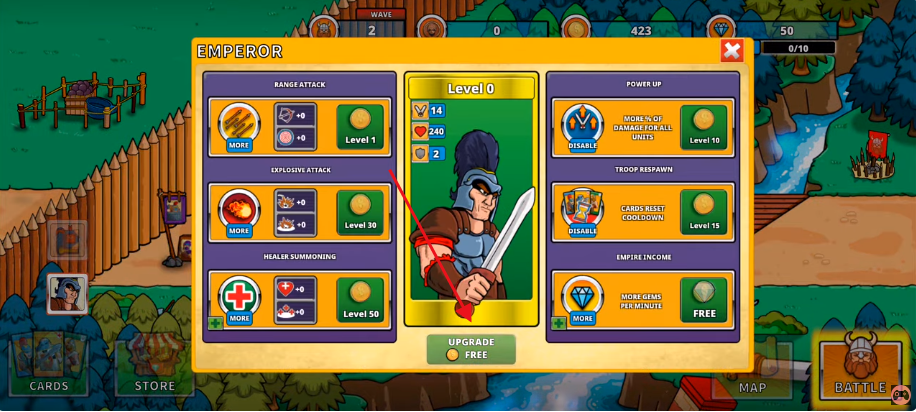Open the Cards menu
Image resolution: width=916 pixels, height=412 pixels.
click(48, 365)
